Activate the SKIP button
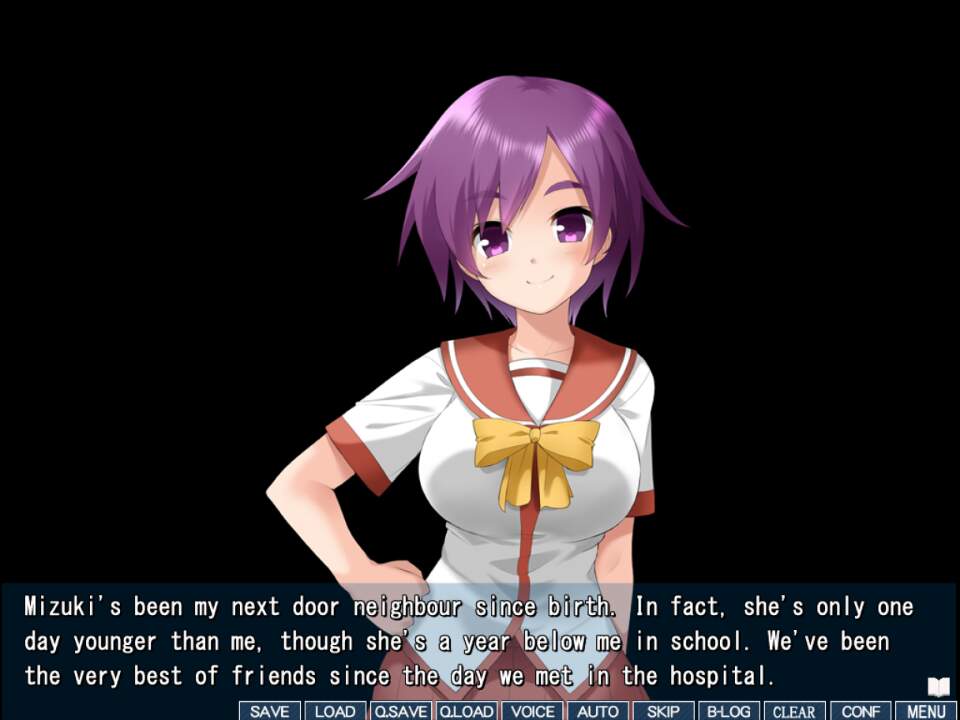Viewport: 960px width, 720px height. tap(663, 711)
